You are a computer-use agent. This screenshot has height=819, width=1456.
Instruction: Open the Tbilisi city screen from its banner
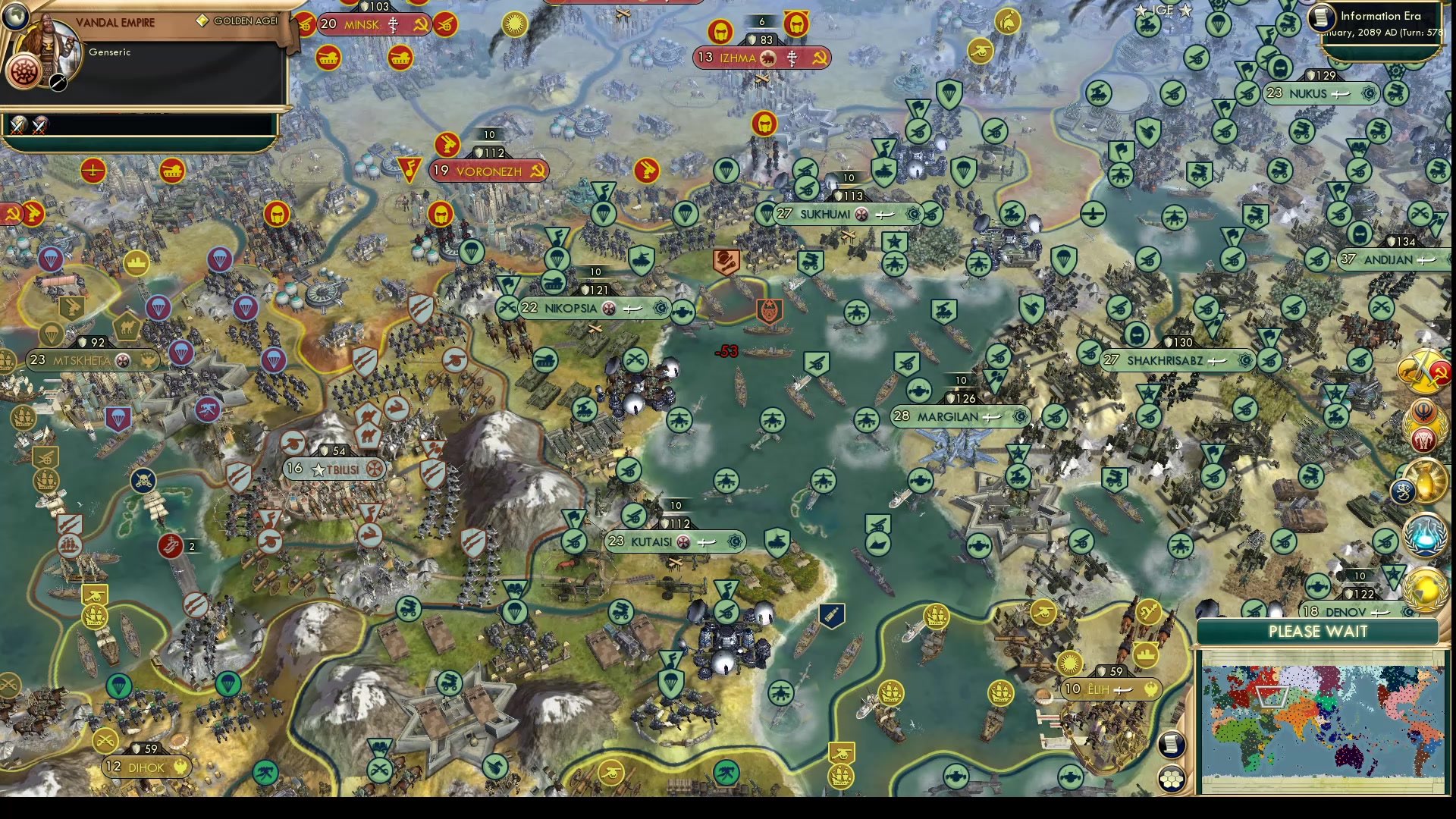(332, 469)
